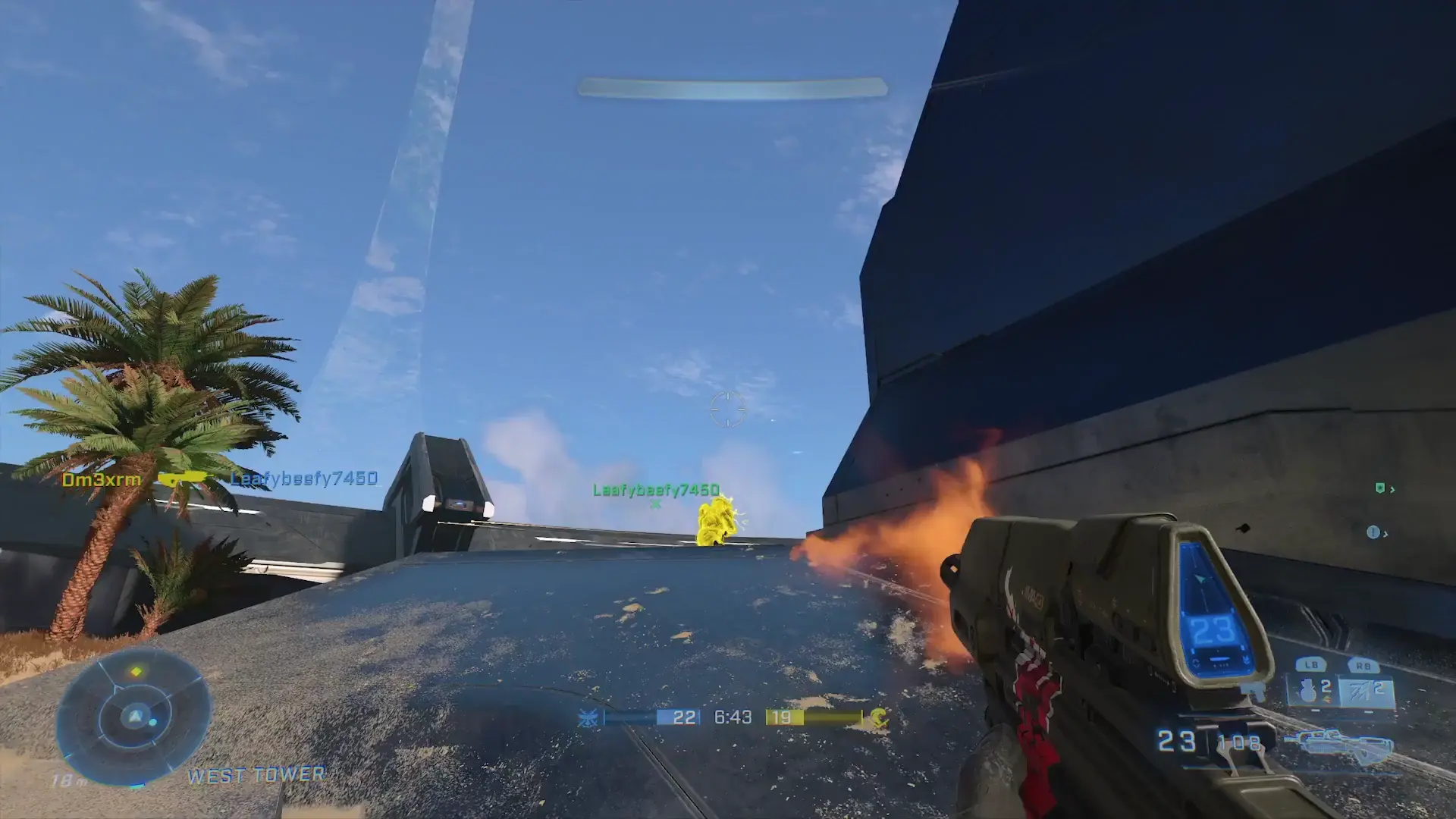Expand the shield bar at top of screen
1456x819 pixels.
pyautogui.click(x=732, y=86)
